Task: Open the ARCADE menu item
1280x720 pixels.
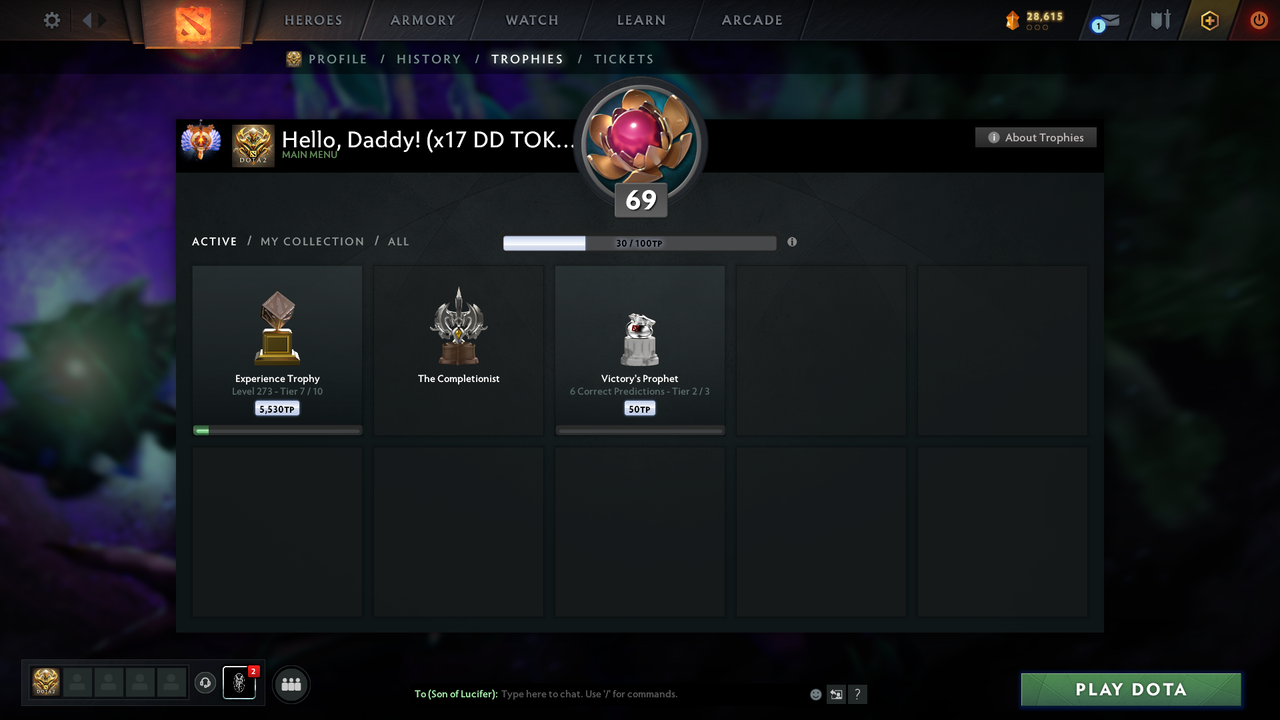Action: [x=751, y=20]
